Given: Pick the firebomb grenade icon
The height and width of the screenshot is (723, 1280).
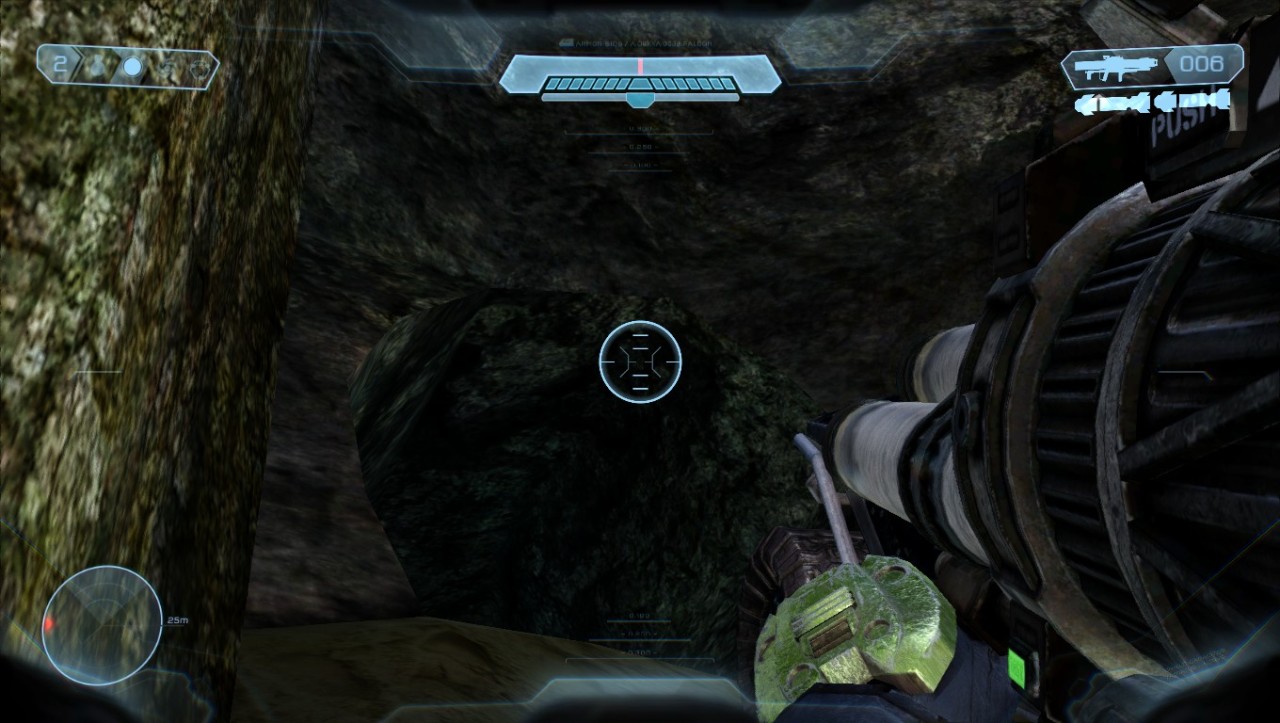Looking at the screenshot, I should (201, 67).
